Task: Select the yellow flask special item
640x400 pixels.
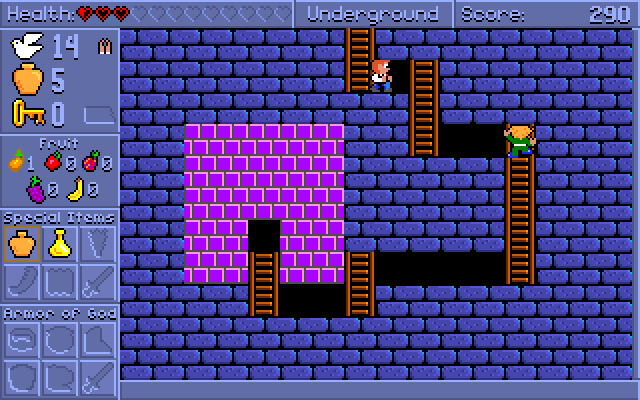Action: (60, 243)
